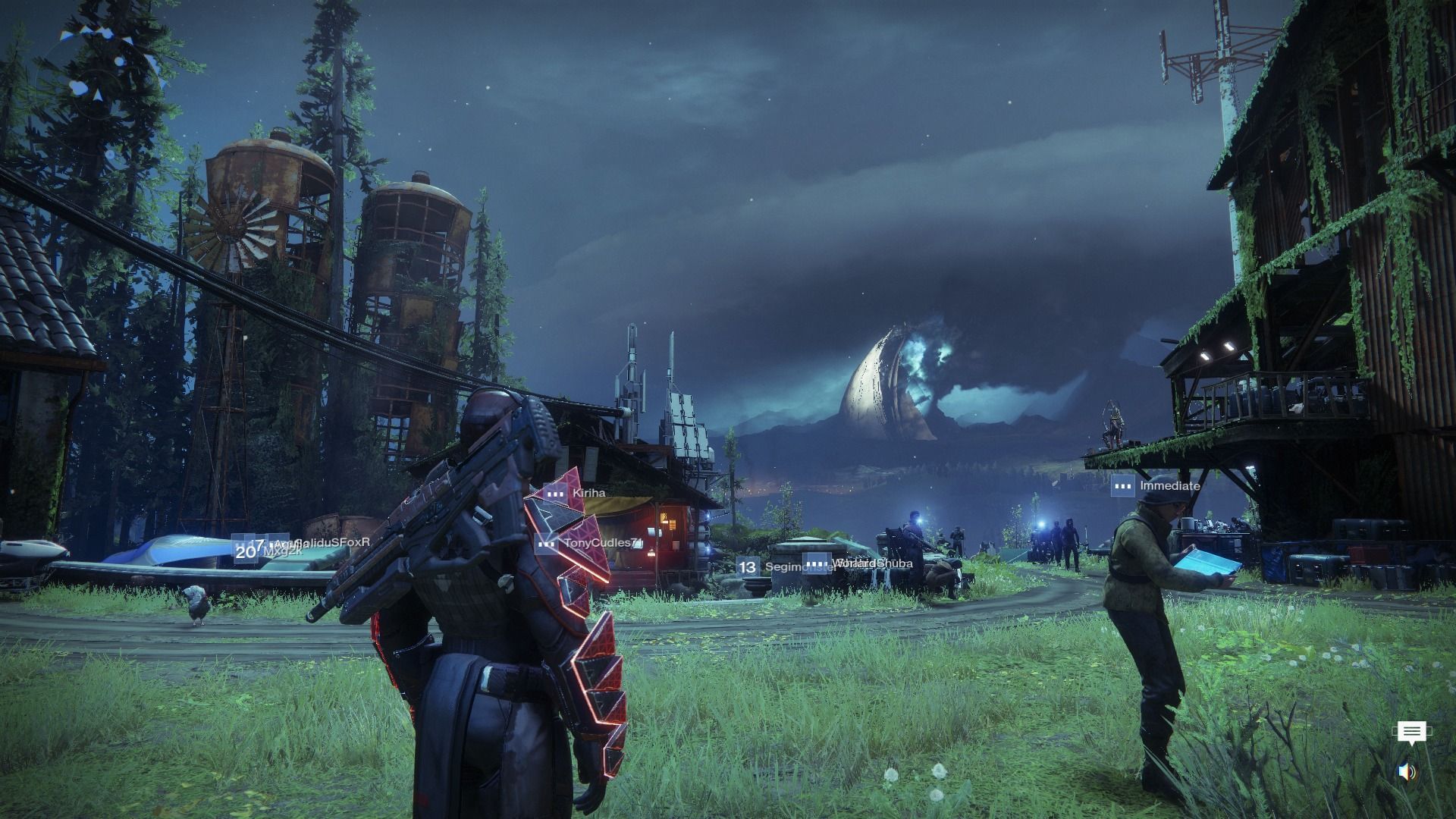Open the text chat speech bubble icon
Image resolution: width=1456 pixels, height=819 pixels.
(1411, 733)
